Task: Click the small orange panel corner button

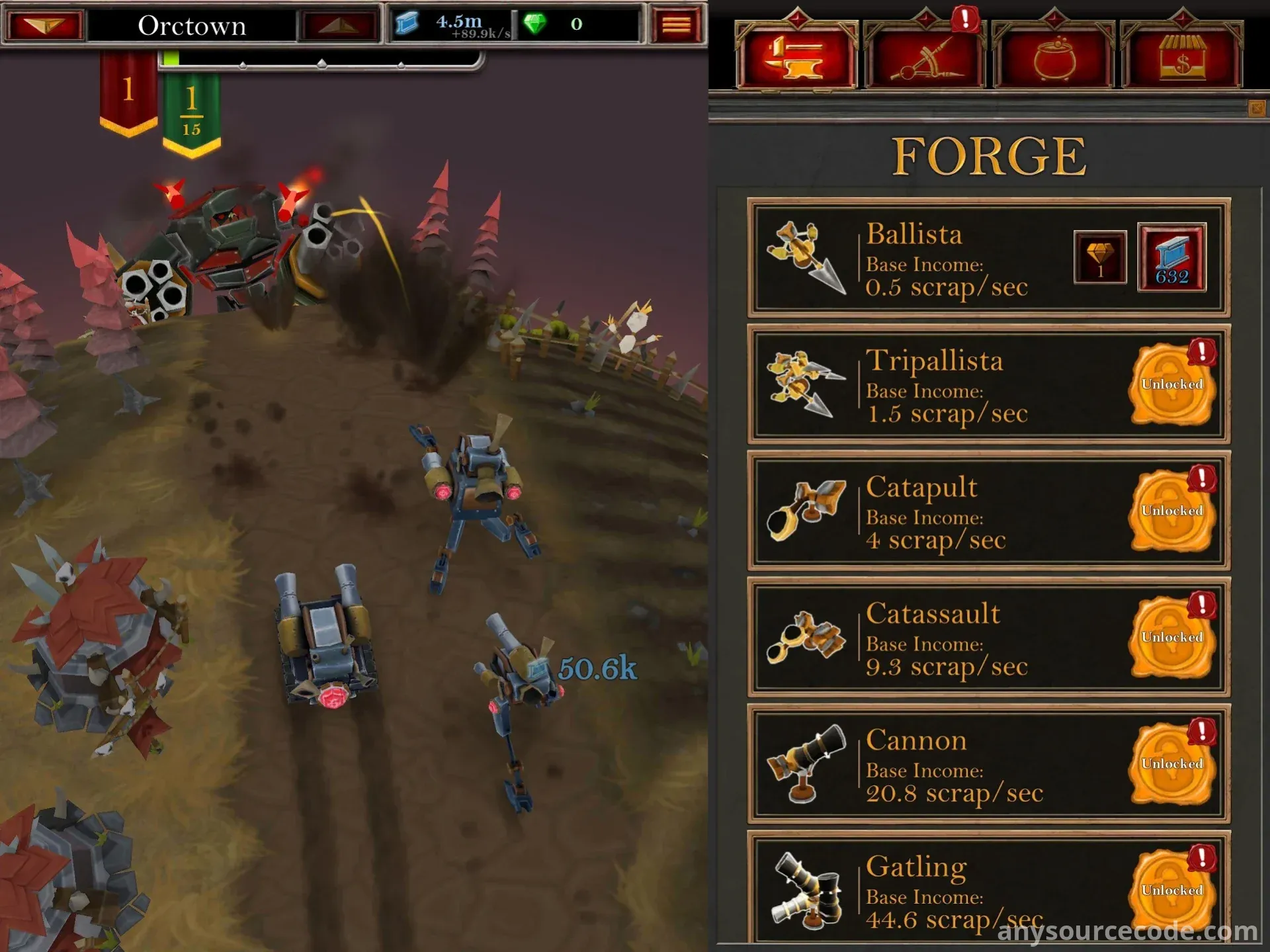Action: (x=1256, y=108)
